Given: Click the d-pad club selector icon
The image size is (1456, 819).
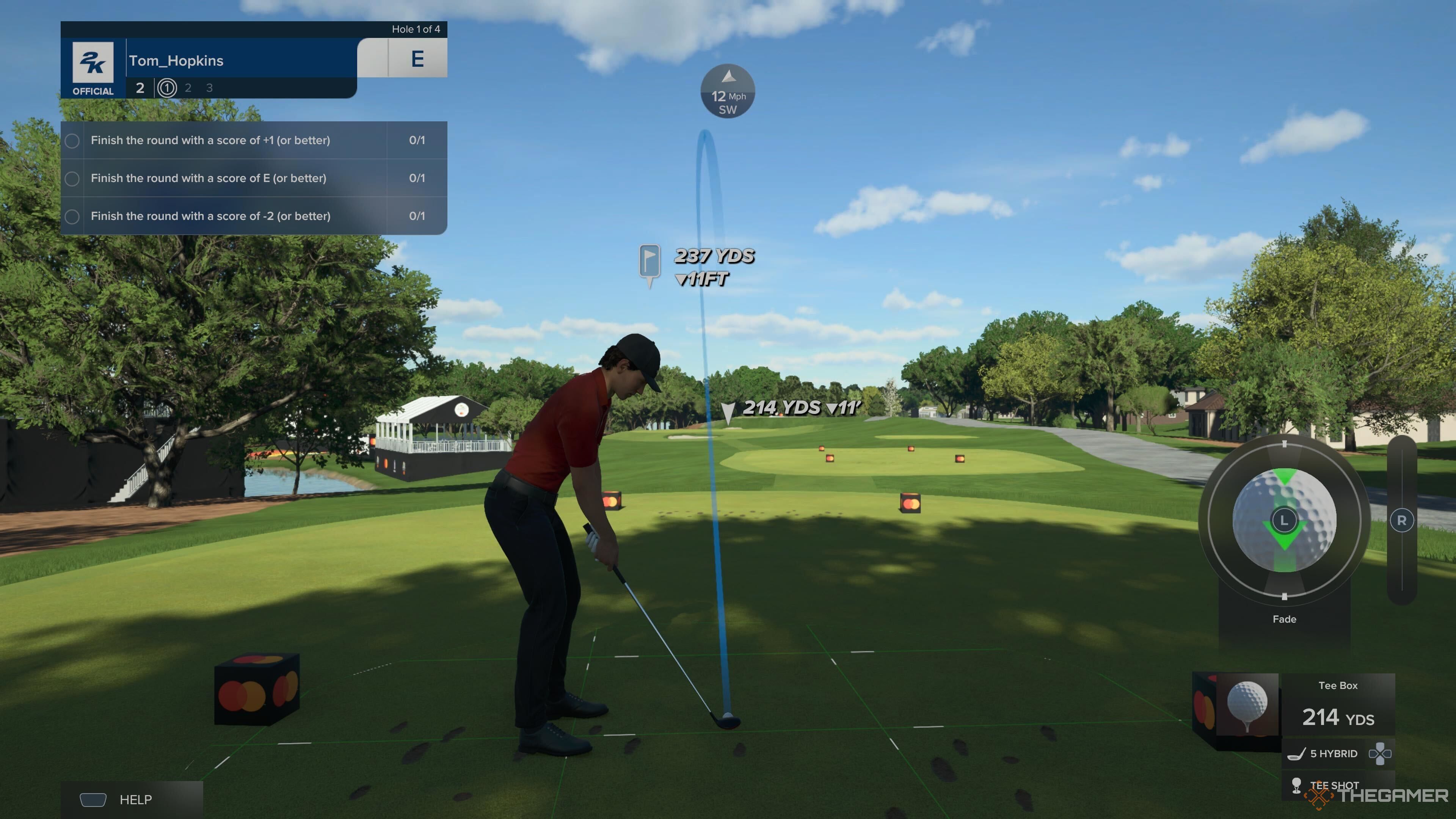Looking at the screenshot, I should point(1380,753).
